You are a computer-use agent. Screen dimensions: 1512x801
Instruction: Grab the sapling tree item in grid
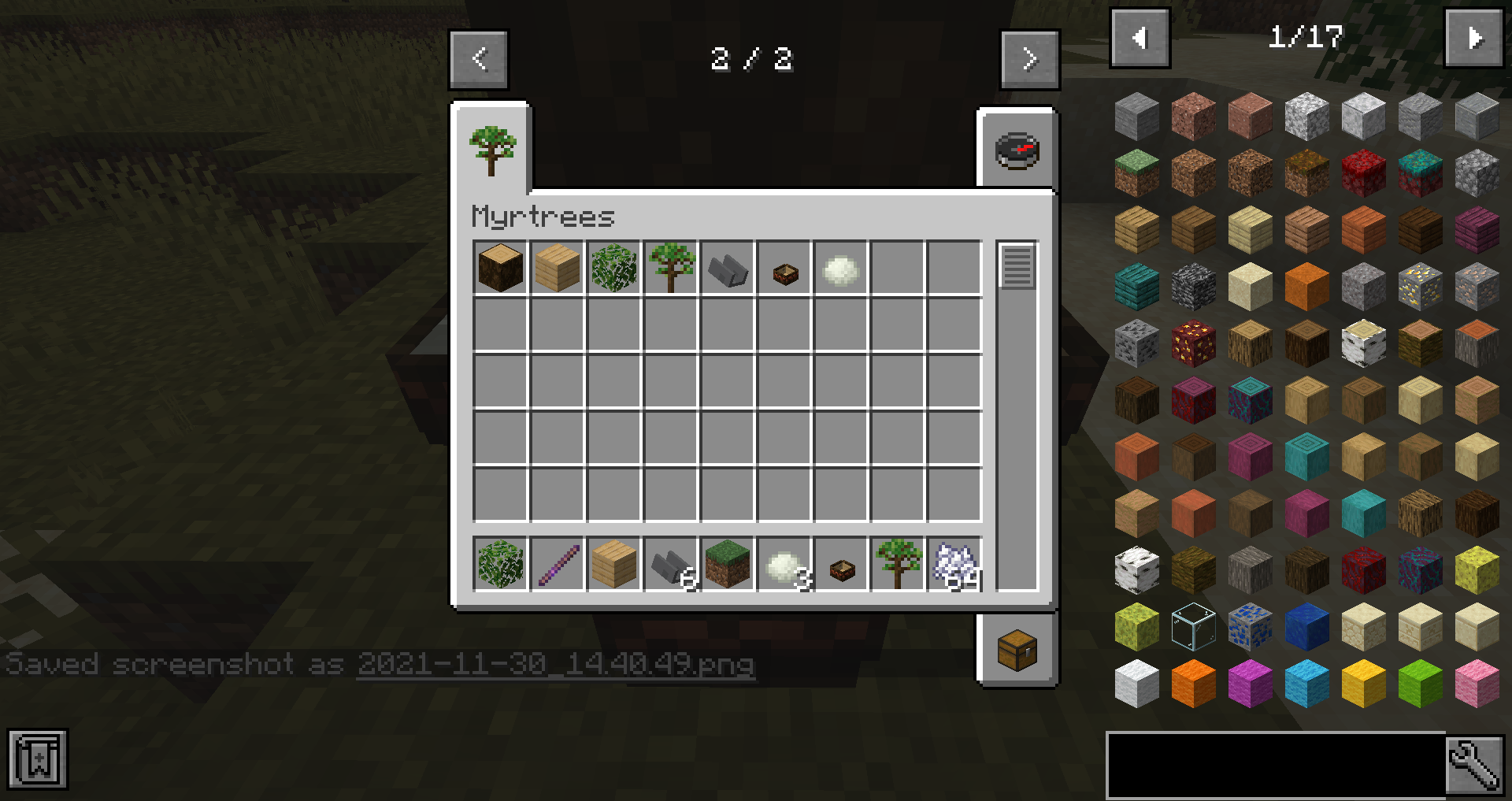click(671, 269)
